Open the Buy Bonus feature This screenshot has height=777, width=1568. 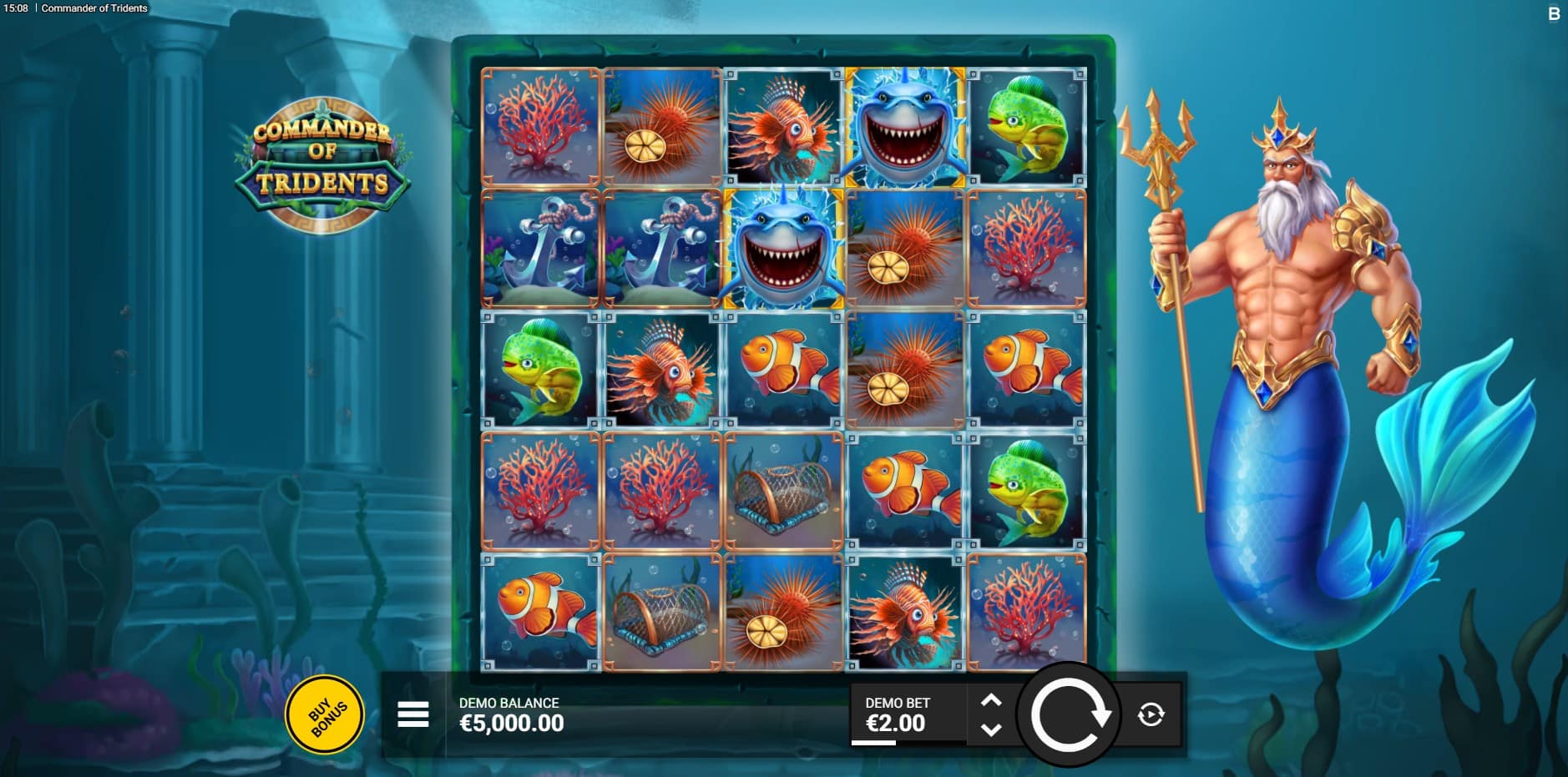tap(325, 714)
